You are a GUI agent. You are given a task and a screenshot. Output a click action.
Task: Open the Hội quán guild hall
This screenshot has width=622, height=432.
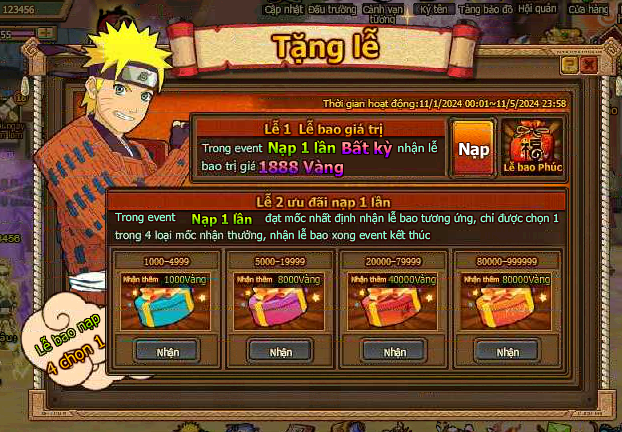tap(537, 9)
